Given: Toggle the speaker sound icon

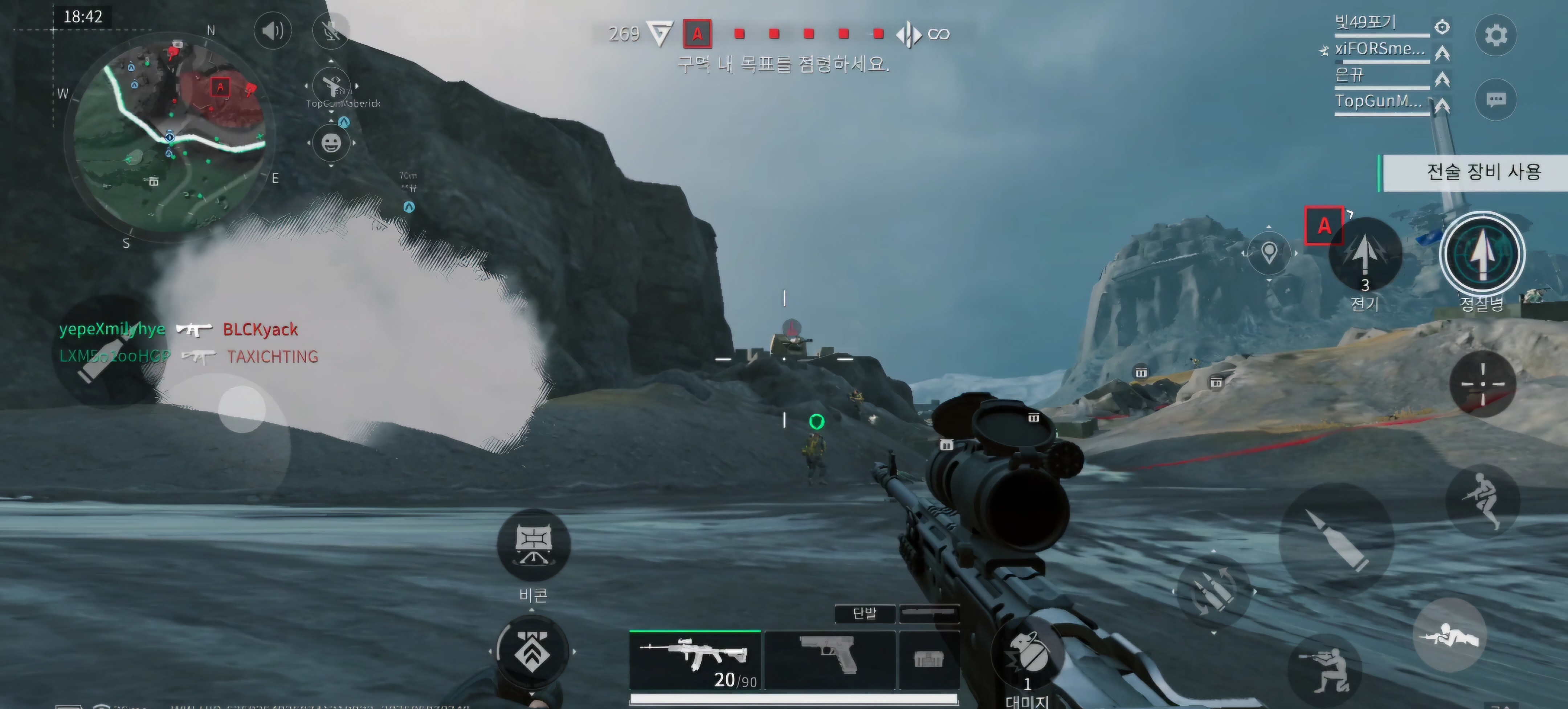Looking at the screenshot, I should [273, 31].
